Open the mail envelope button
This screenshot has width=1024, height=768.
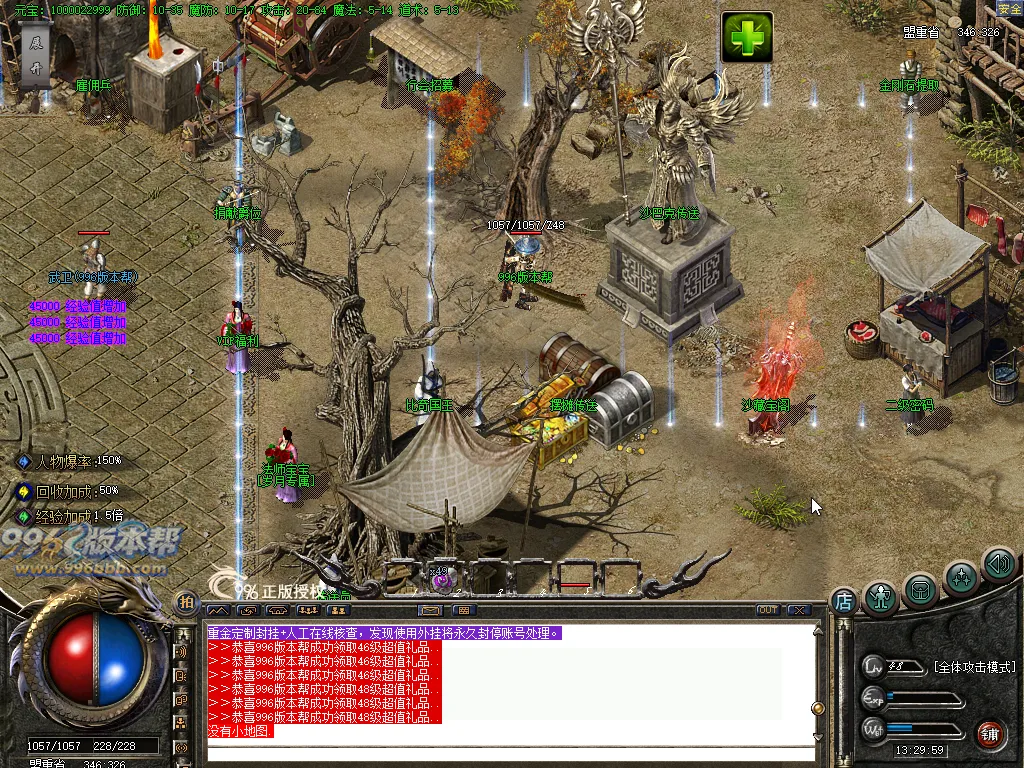click(x=430, y=610)
